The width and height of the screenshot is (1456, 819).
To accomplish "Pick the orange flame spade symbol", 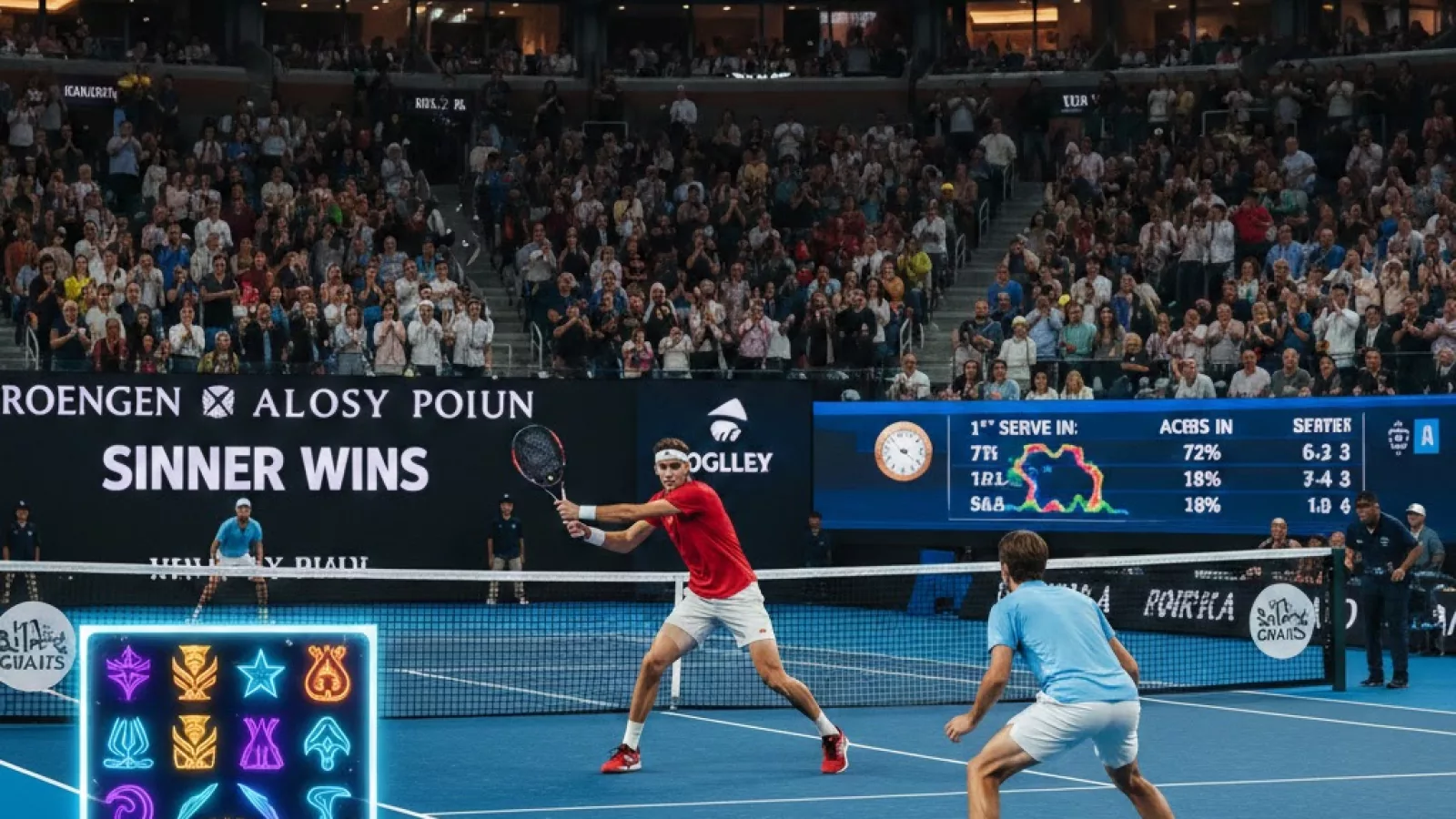I will (x=327, y=673).
